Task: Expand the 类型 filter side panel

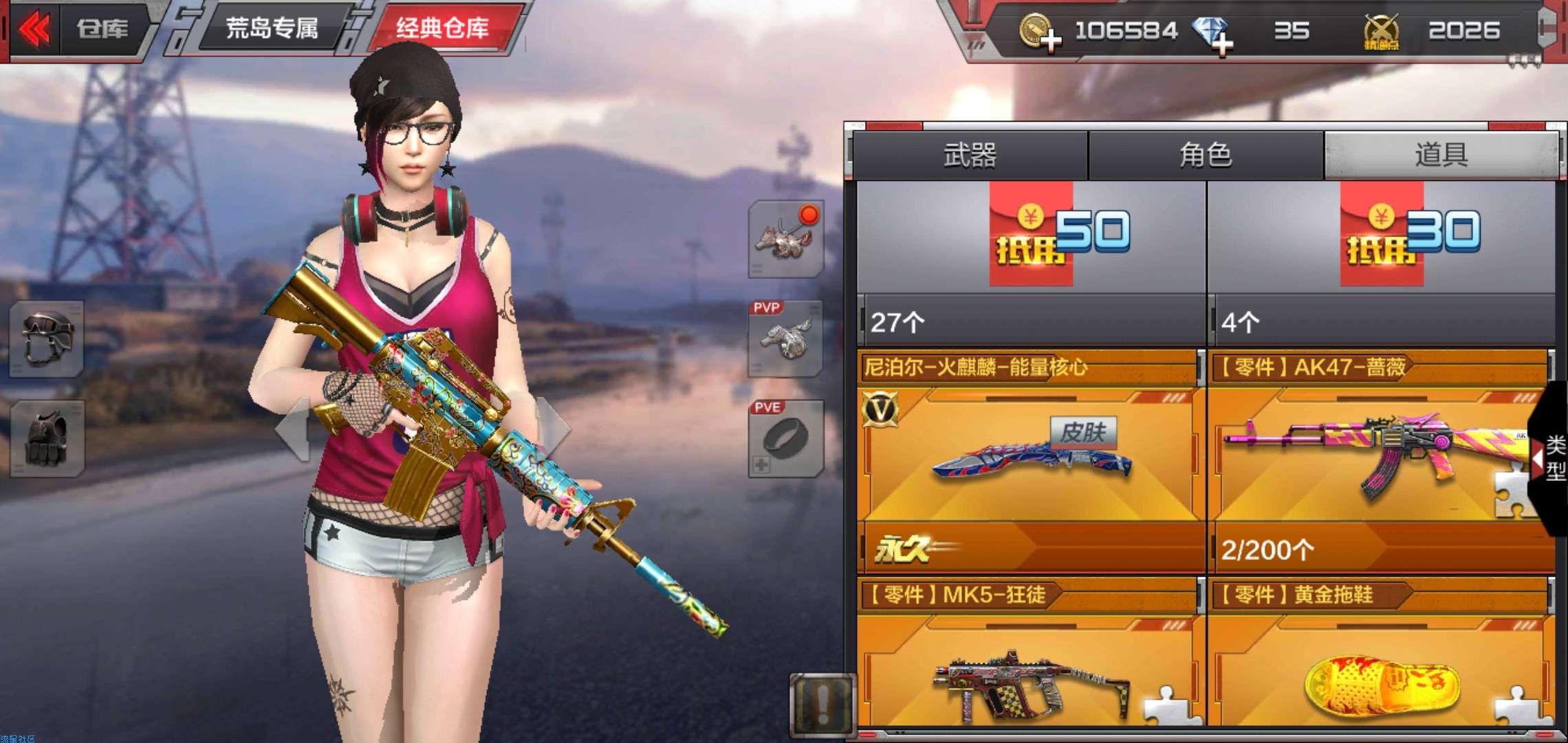Action: pos(1552,457)
